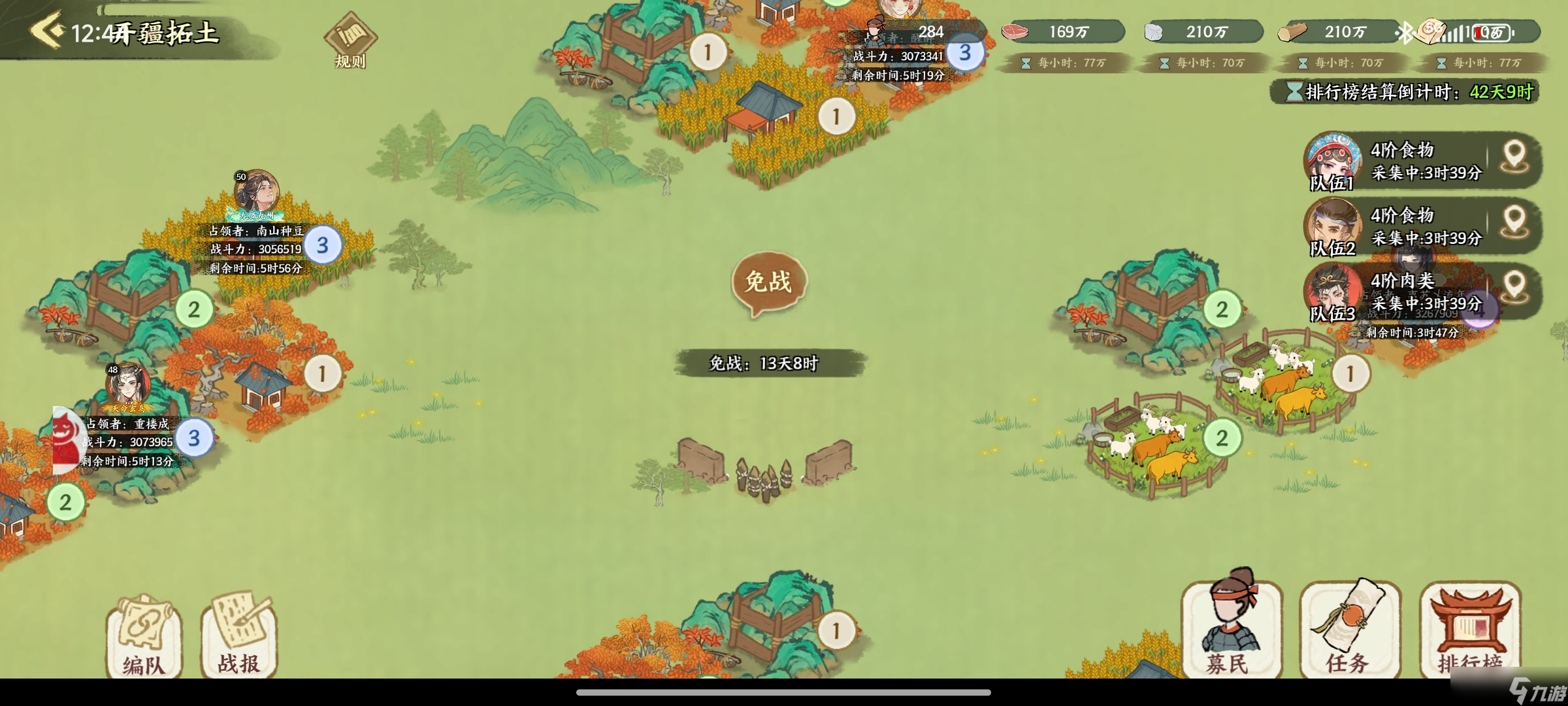Tap the 免战 truce bubble

769,282
